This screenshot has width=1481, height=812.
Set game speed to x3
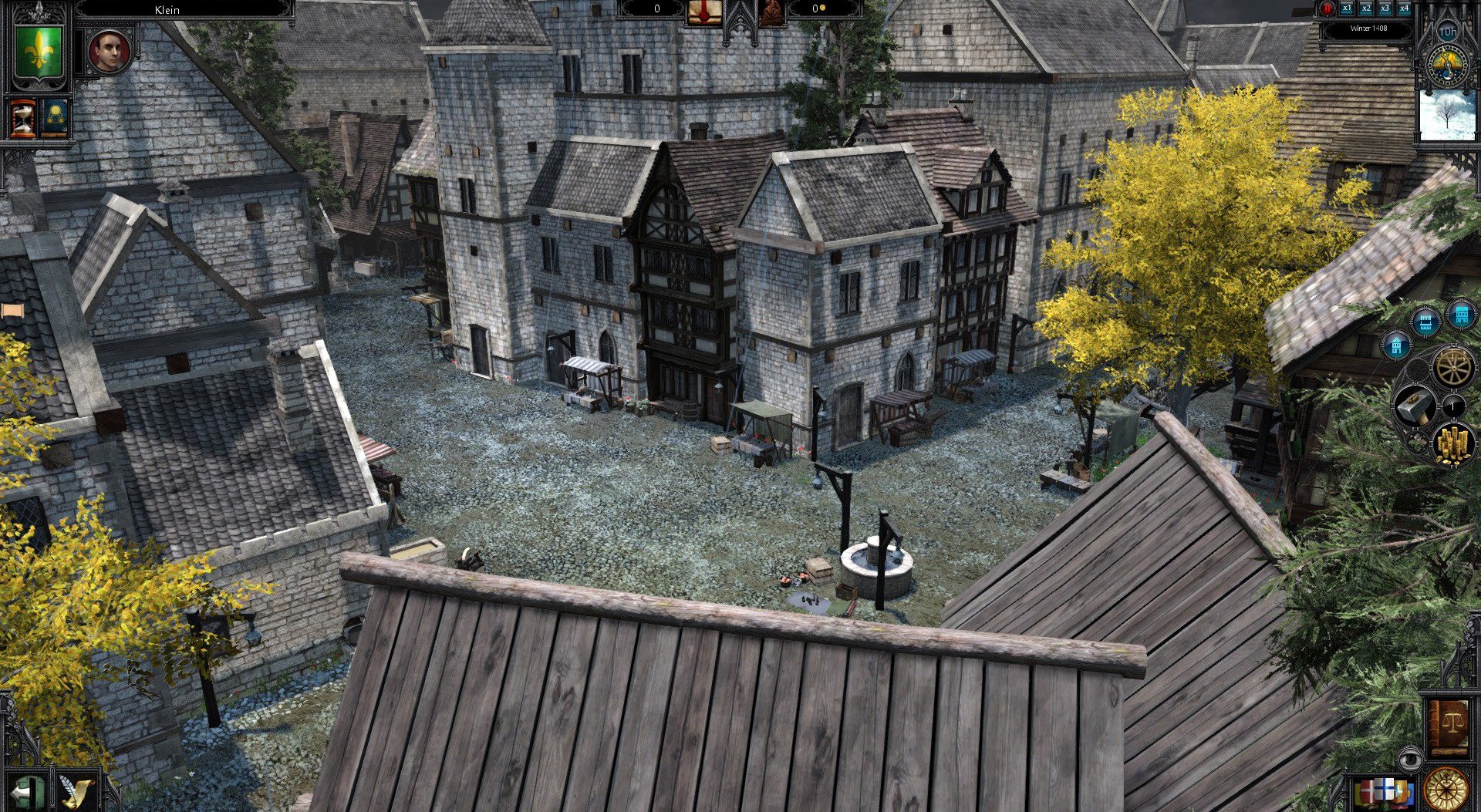(x=1385, y=8)
